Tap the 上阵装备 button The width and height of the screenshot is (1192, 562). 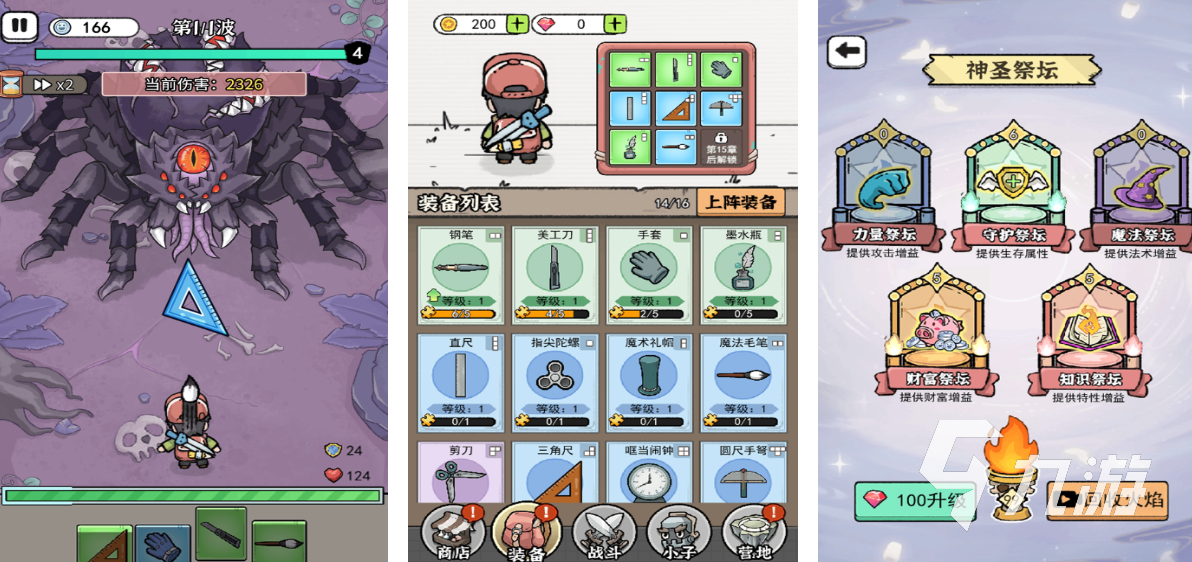[x=741, y=202]
